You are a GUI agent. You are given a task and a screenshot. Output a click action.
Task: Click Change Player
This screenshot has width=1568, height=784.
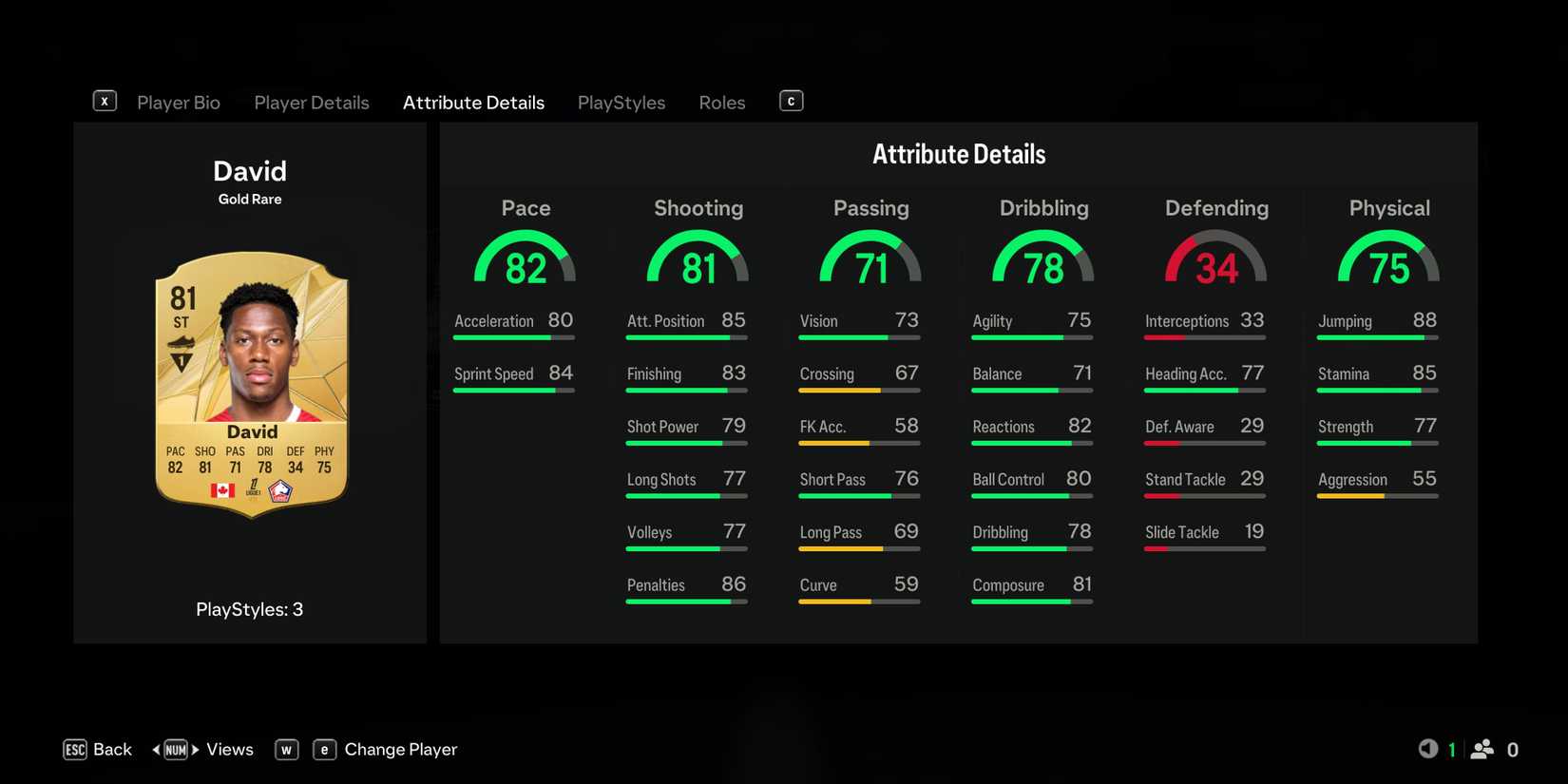click(401, 750)
